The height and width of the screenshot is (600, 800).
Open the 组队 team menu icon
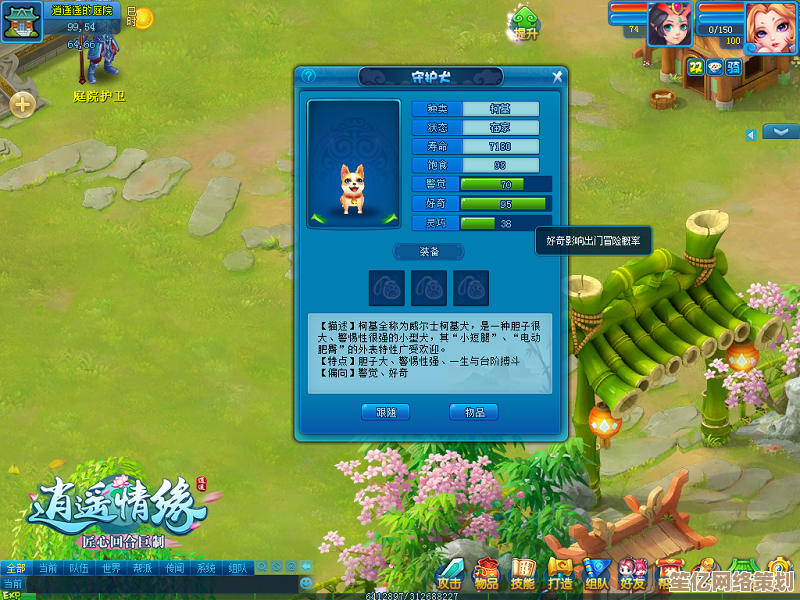(x=596, y=575)
